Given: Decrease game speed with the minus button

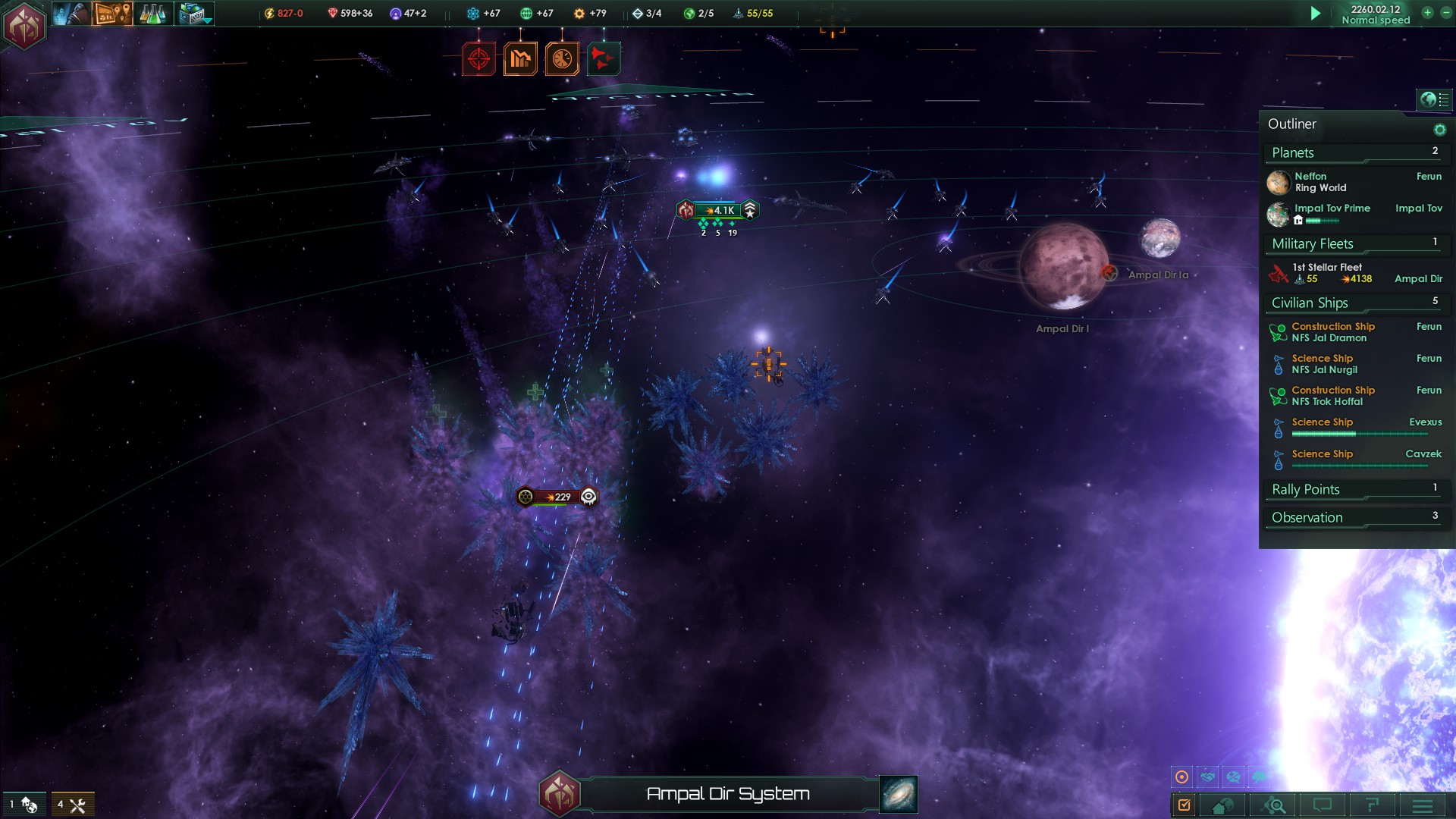Looking at the screenshot, I should [1445, 12].
